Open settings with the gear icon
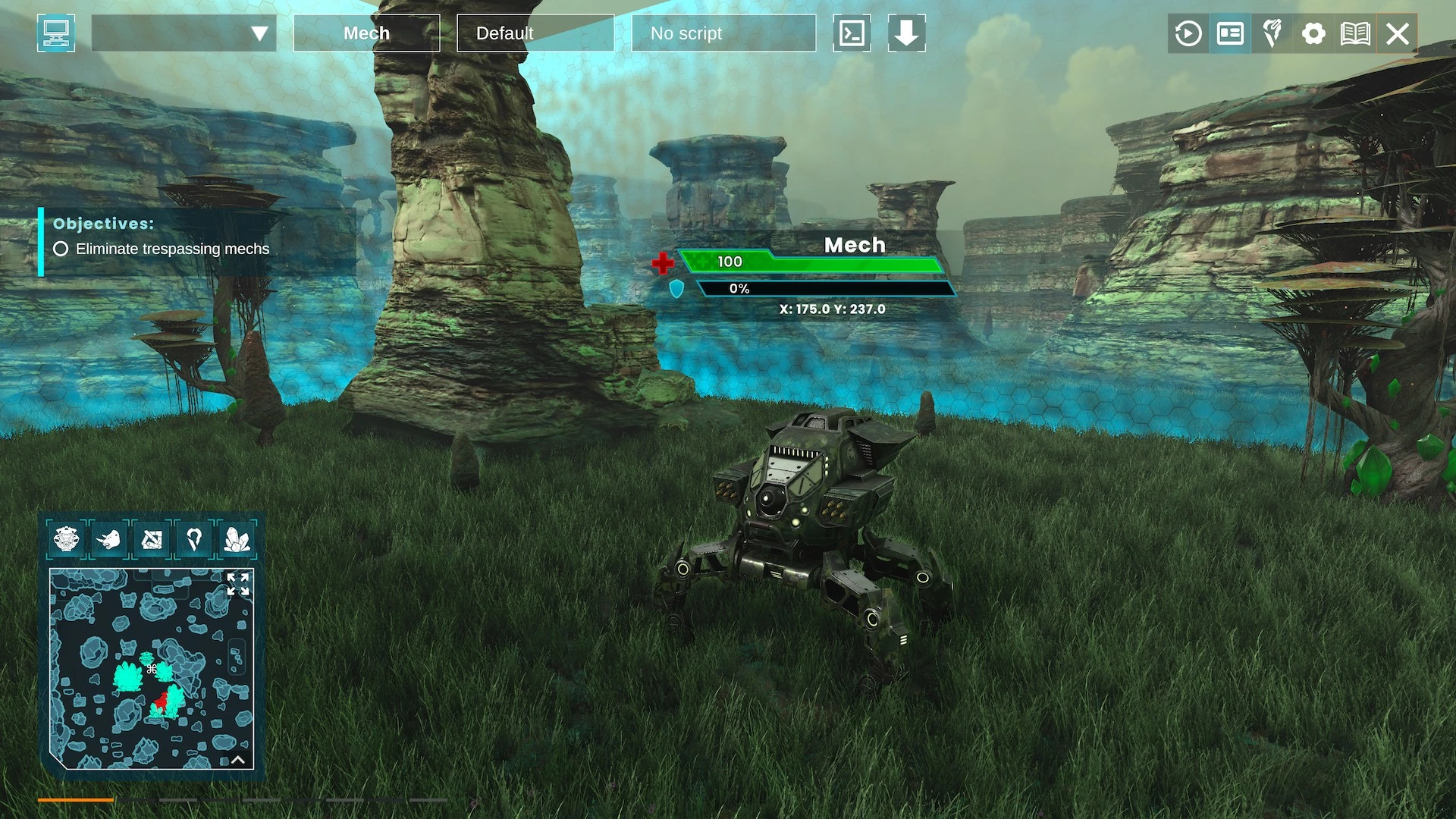This screenshot has height=819, width=1456. 1313,33
